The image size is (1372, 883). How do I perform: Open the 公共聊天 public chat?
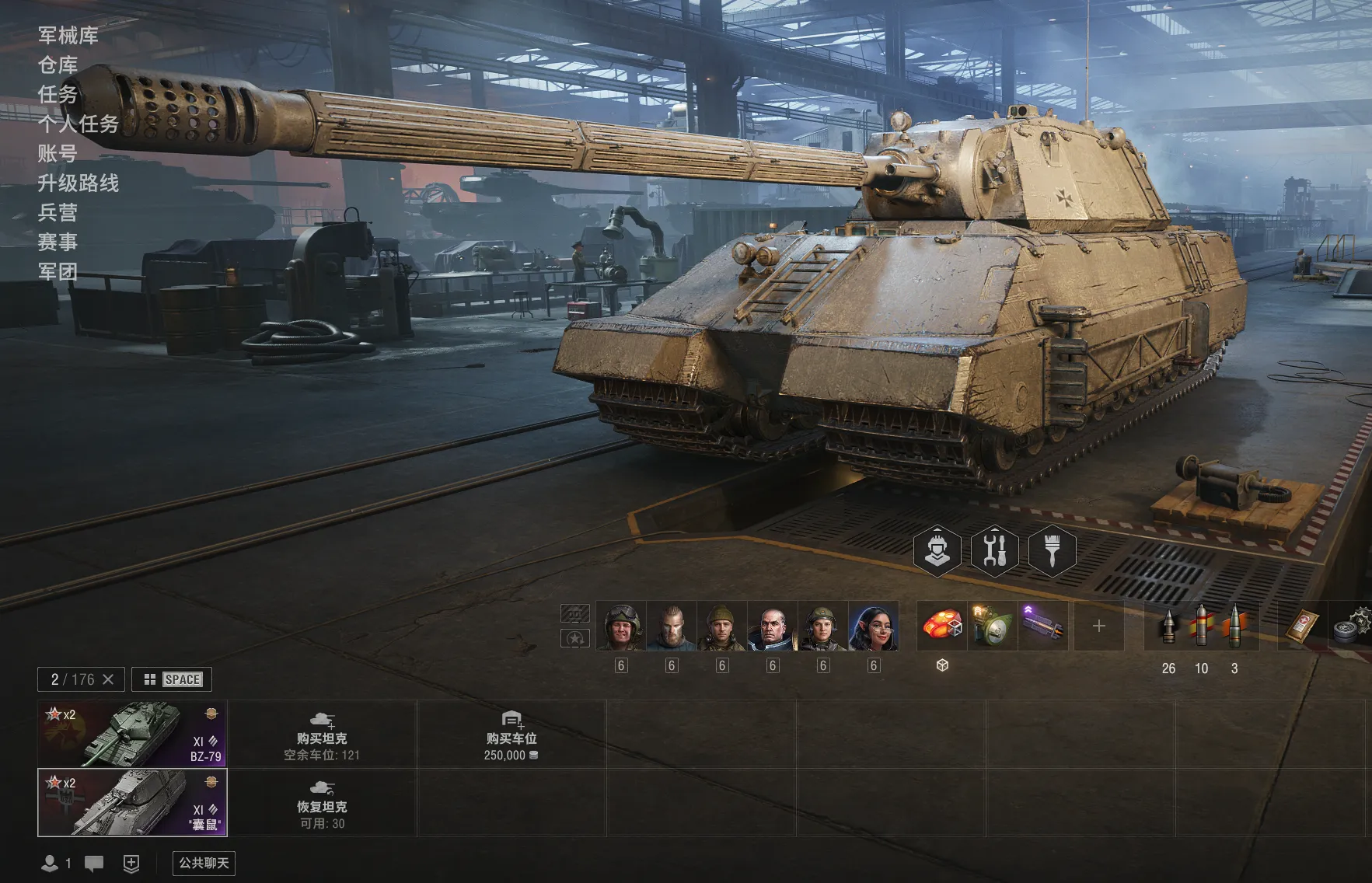tap(204, 863)
